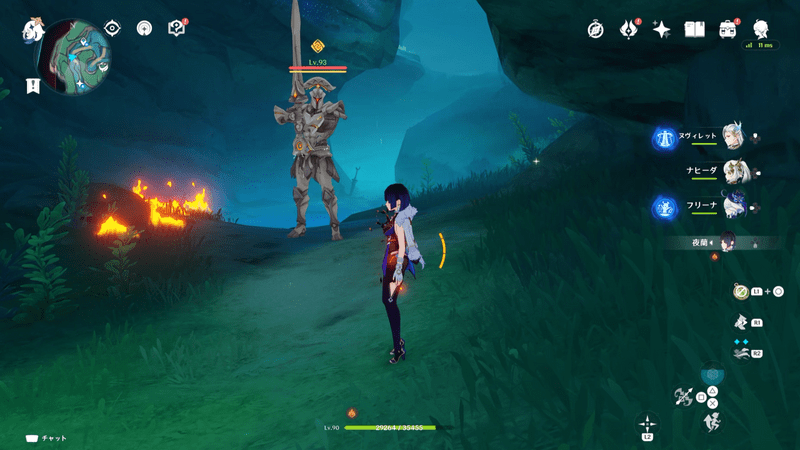Use the bow normal attack icon
The image size is (800, 450).
pyautogui.click(x=685, y=396)
